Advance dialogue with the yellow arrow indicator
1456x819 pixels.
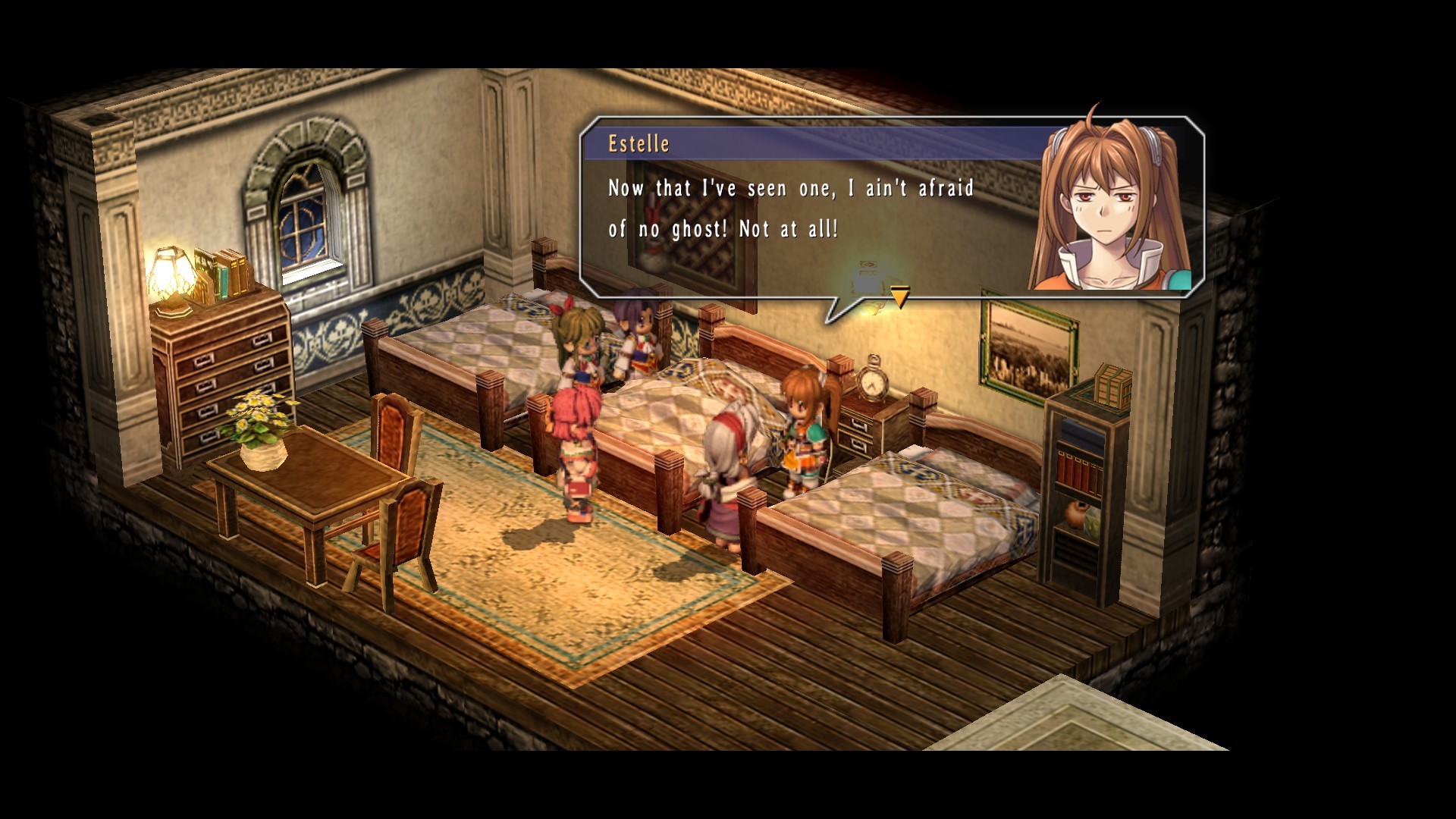tap(899, 297)
